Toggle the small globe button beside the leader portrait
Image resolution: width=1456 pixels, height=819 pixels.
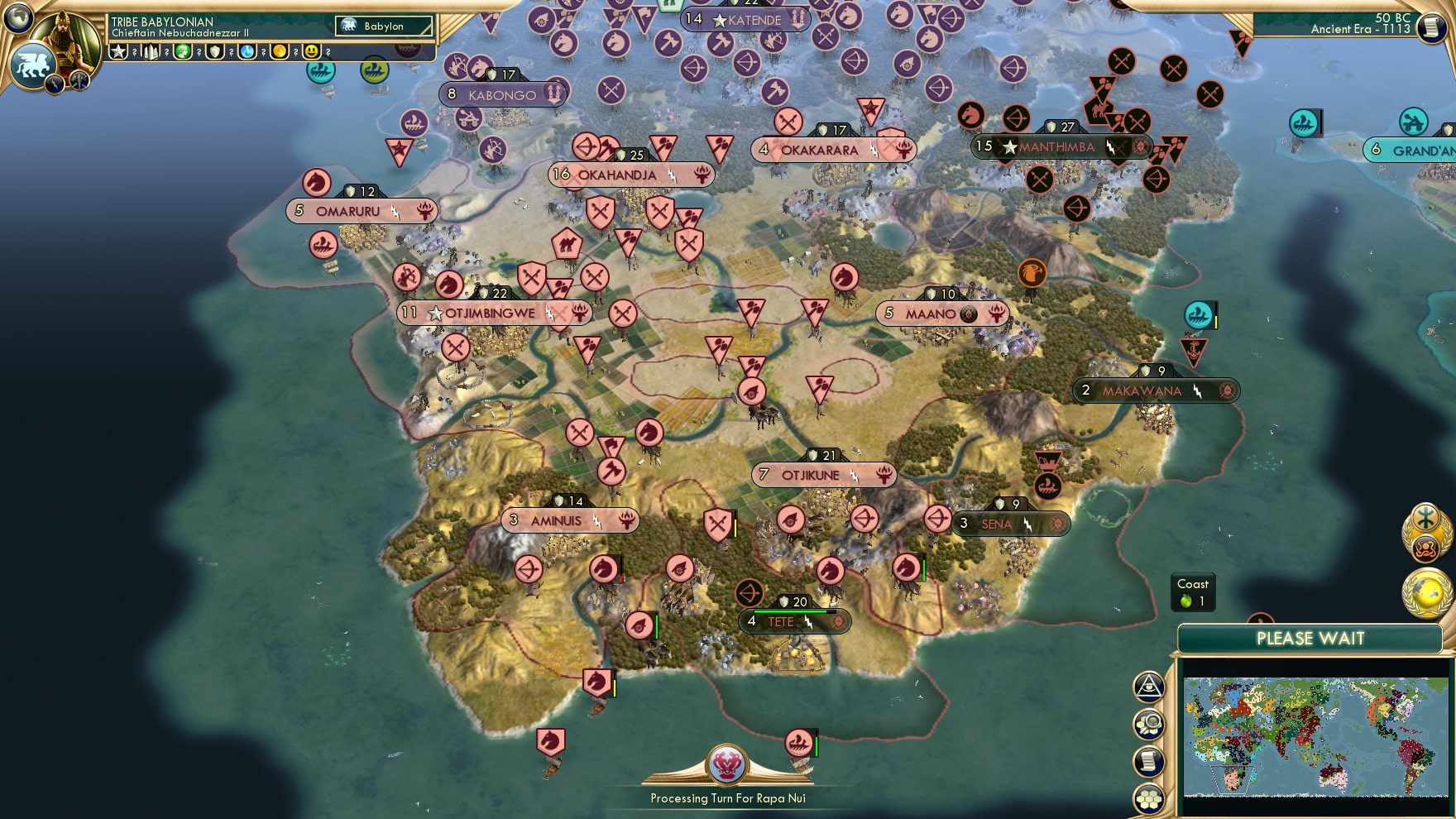[x=17, y=18]
